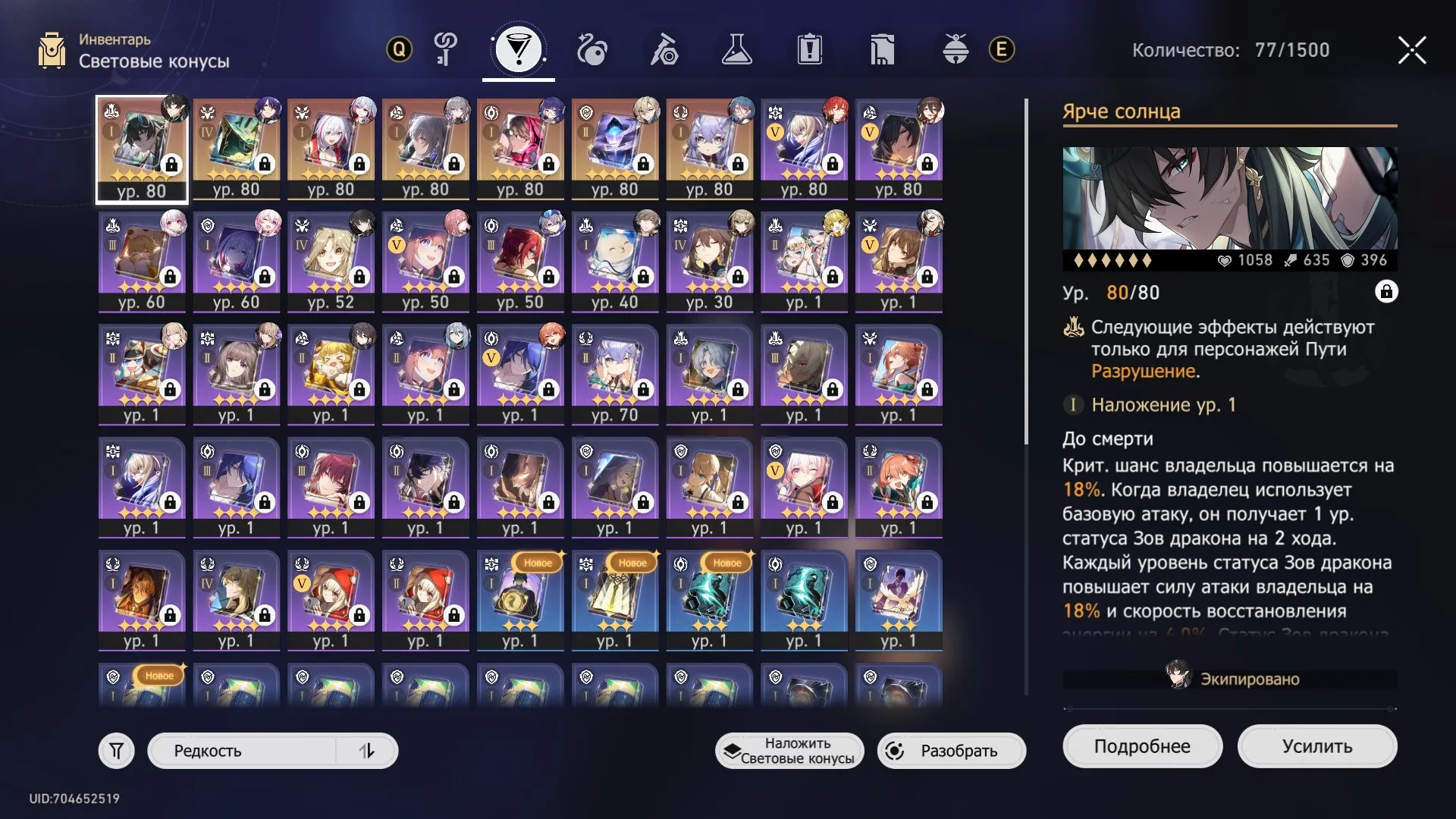
Task: Switch to the Light Cones funnel tab
Action: tap(519, 50)
